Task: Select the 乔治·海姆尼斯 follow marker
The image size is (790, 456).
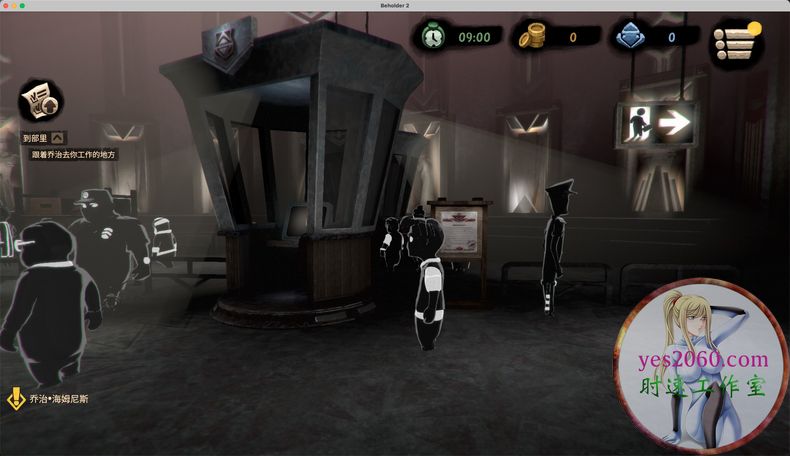Action: [17, 399]
